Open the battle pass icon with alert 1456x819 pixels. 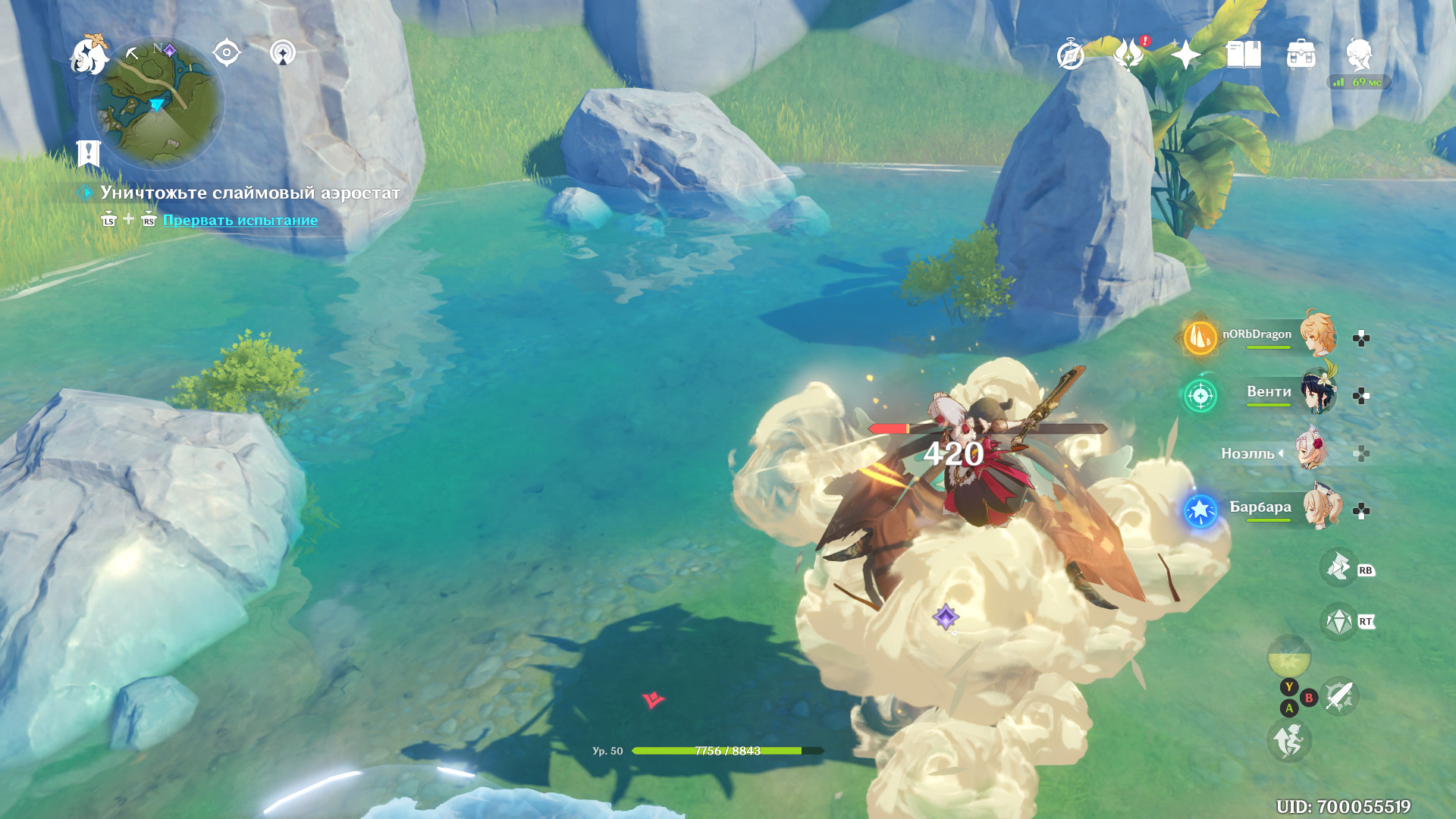tap(1128, 55)
